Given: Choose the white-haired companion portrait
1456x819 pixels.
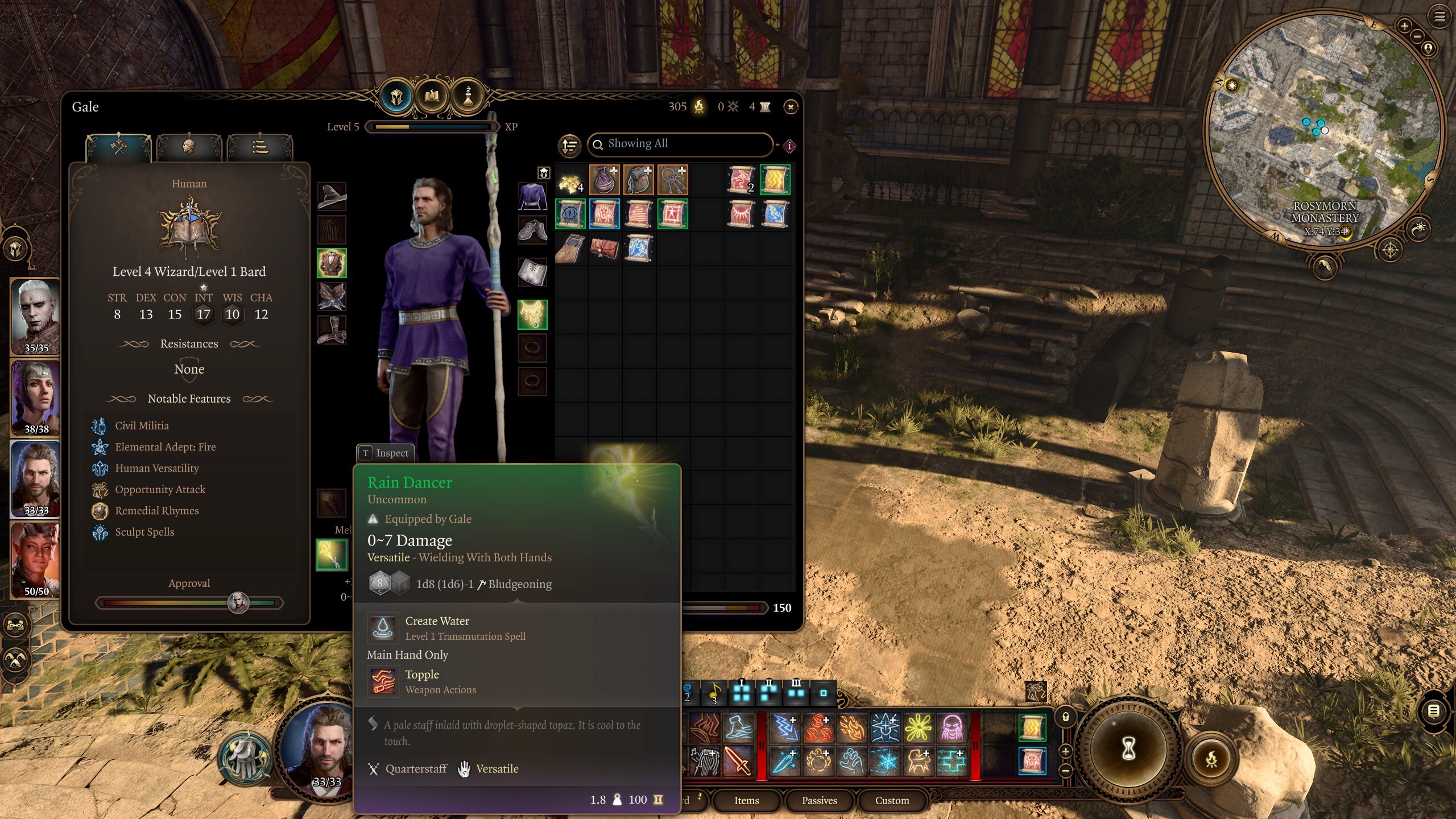Looking at the screenshot, I should click(36, 316).
